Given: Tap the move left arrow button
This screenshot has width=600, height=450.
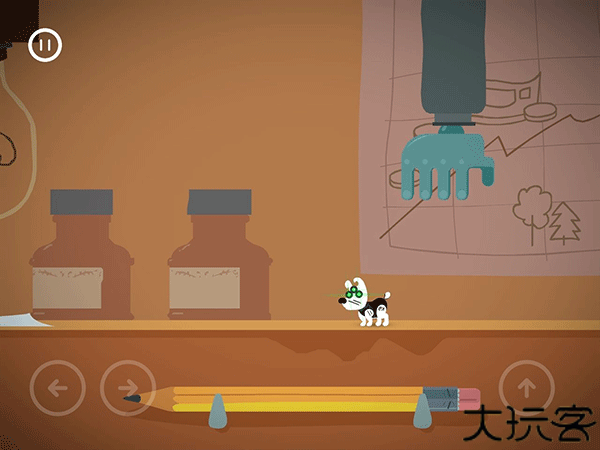Looking at the screenshot, I should 57,387.
